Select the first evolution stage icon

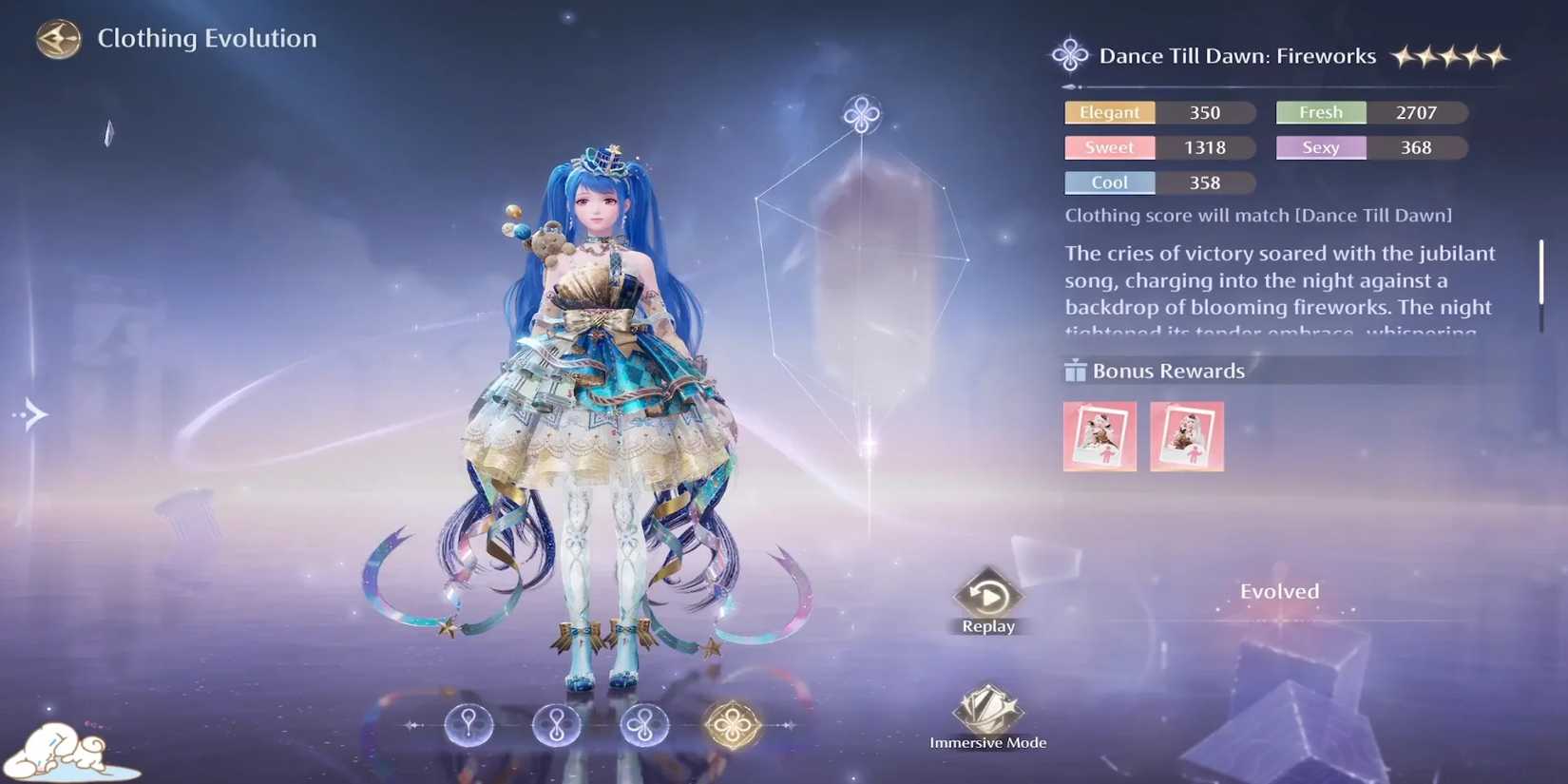coord(468,726)
